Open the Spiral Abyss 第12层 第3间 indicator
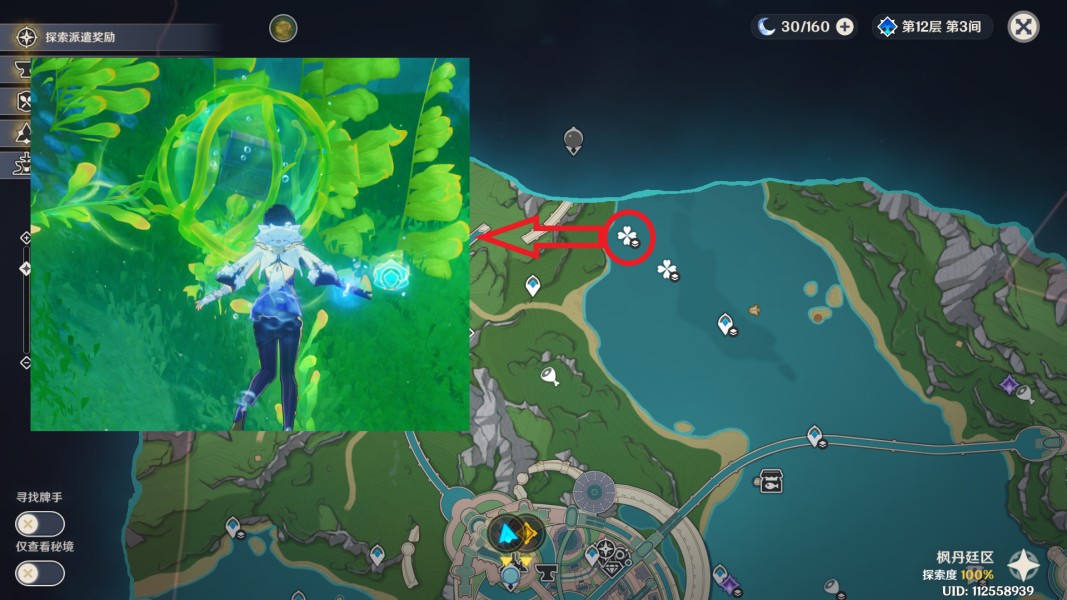The width and height of the screenshot is (1067, 600). (931, 27)
